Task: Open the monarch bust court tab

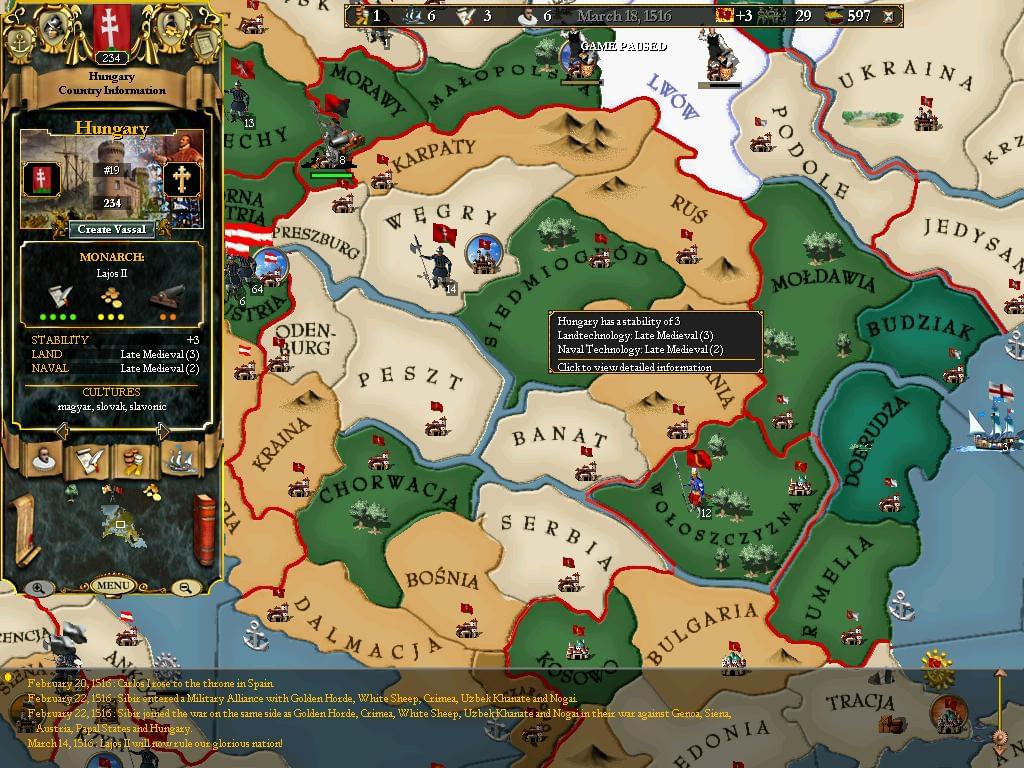Action: click(x=43, y=460)
